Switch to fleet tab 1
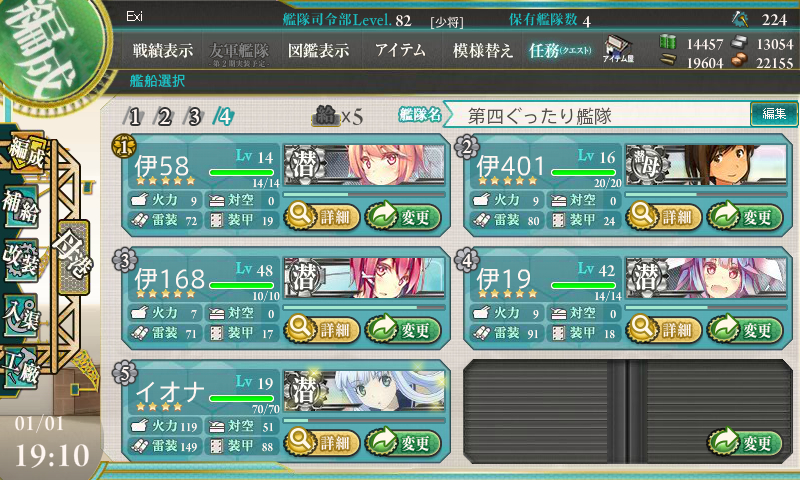The image size is (801, 482). 135,116
